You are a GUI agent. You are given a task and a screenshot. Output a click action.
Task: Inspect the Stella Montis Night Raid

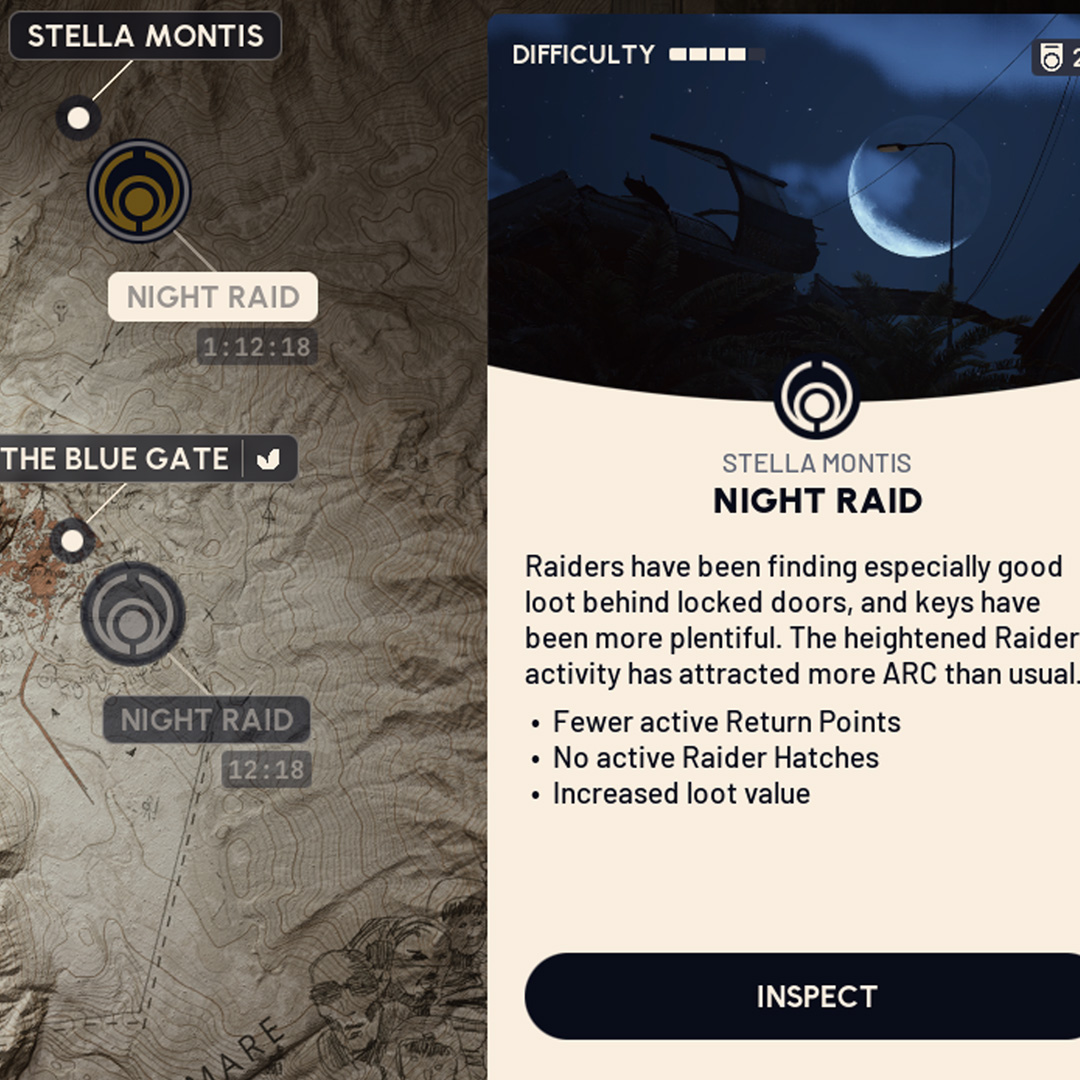pyautogui.click(x=815, y=996)
